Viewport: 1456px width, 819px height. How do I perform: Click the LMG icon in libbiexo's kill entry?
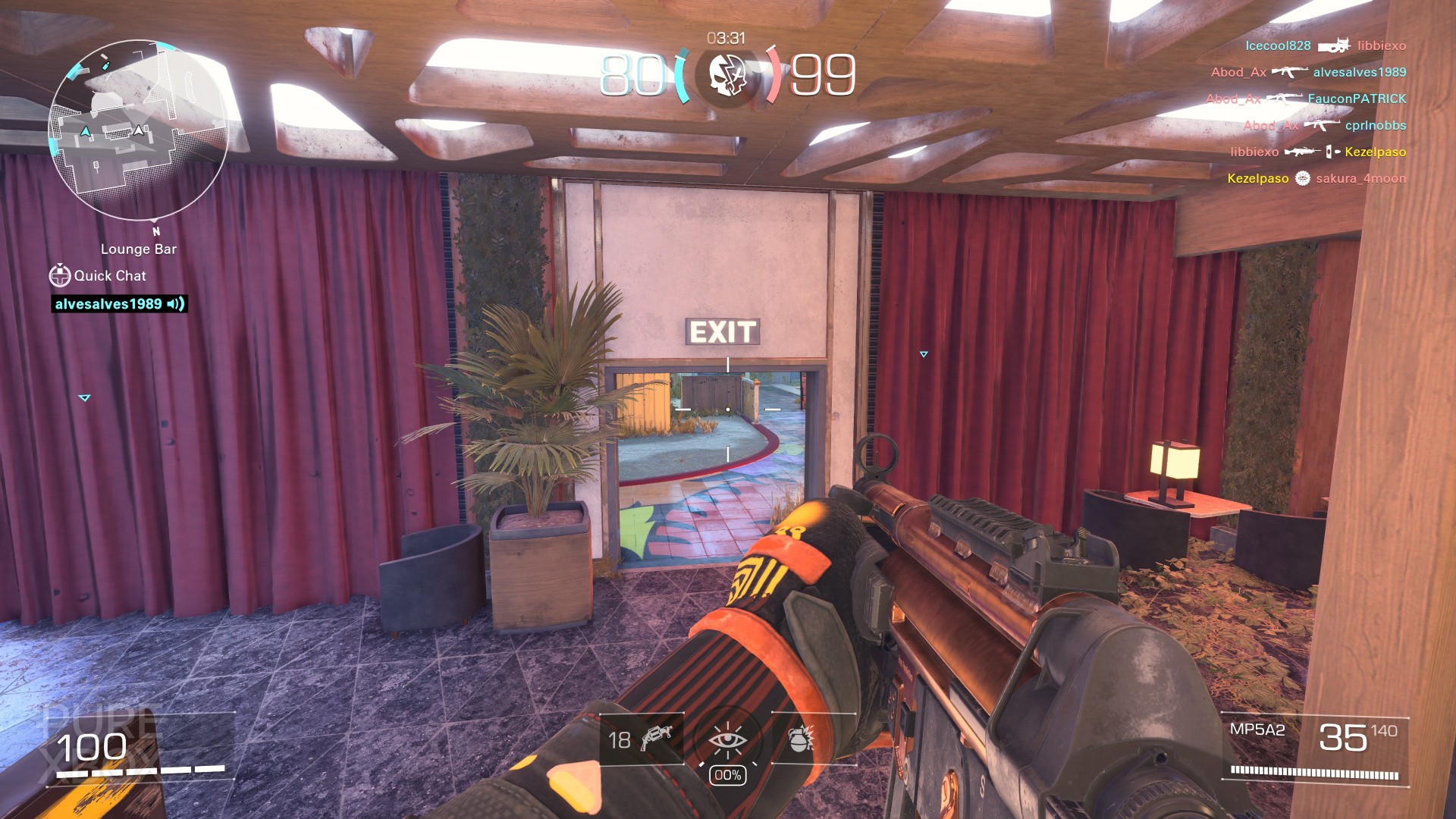(x=1304, y=151)
